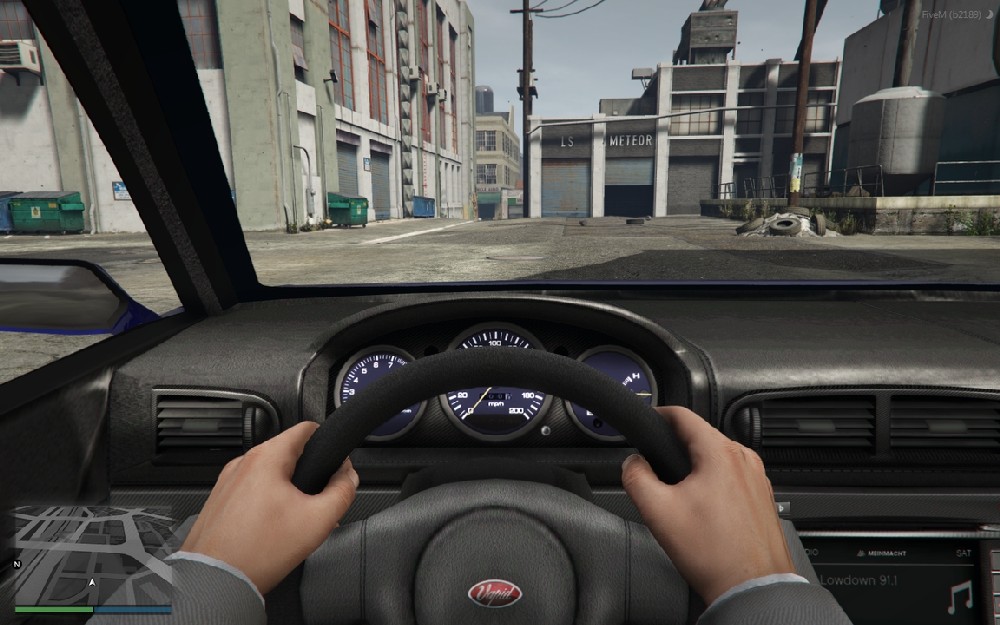Click the north N marker on the minimap
1000x625 pixels.
(x=17, y=564)
